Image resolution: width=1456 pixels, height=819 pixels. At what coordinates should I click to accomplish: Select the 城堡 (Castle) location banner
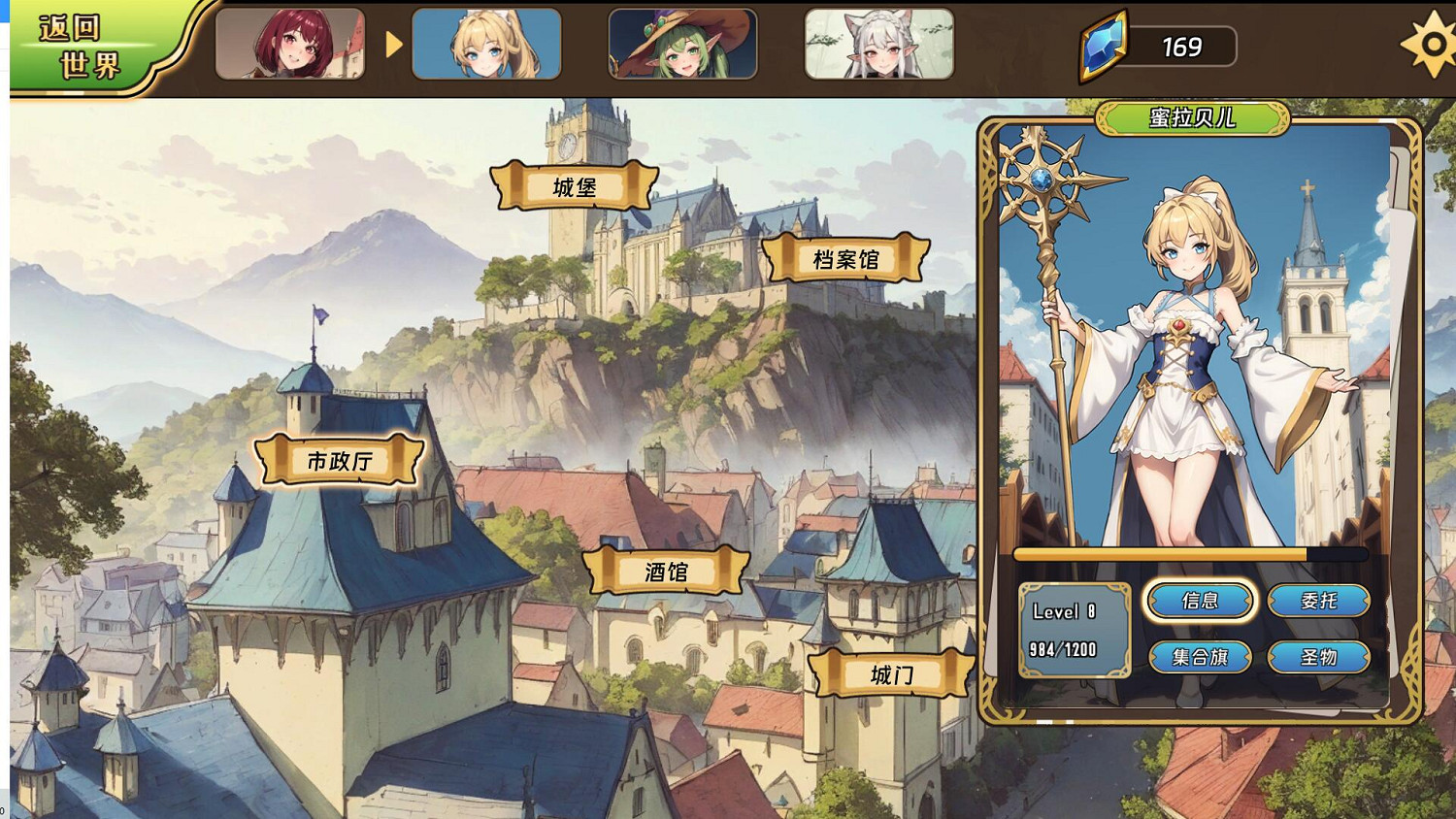573,185
